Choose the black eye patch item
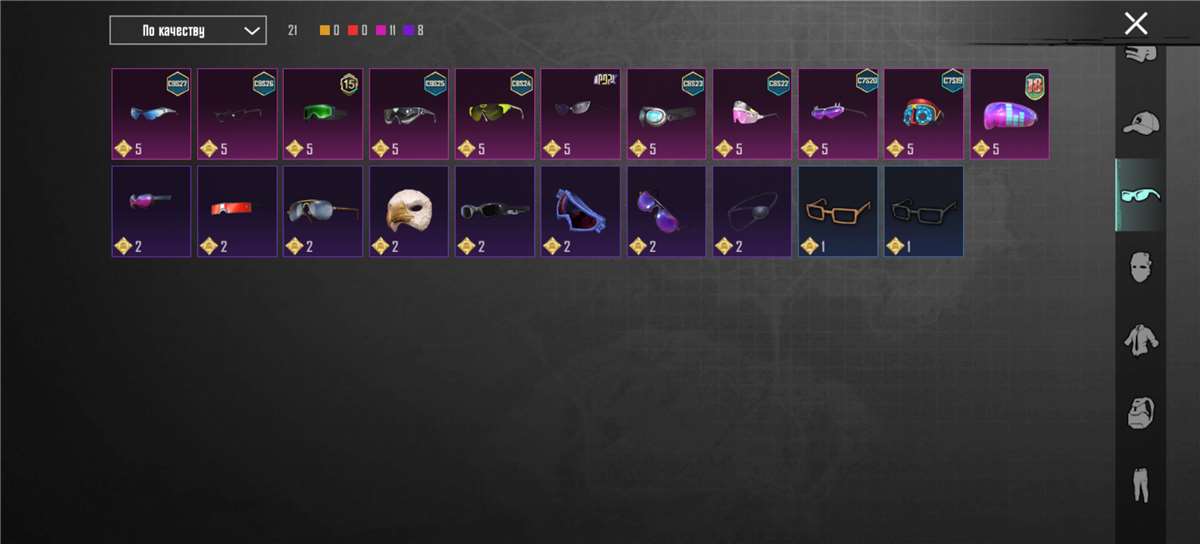The image size is (1200, 544). pos(752,211)
